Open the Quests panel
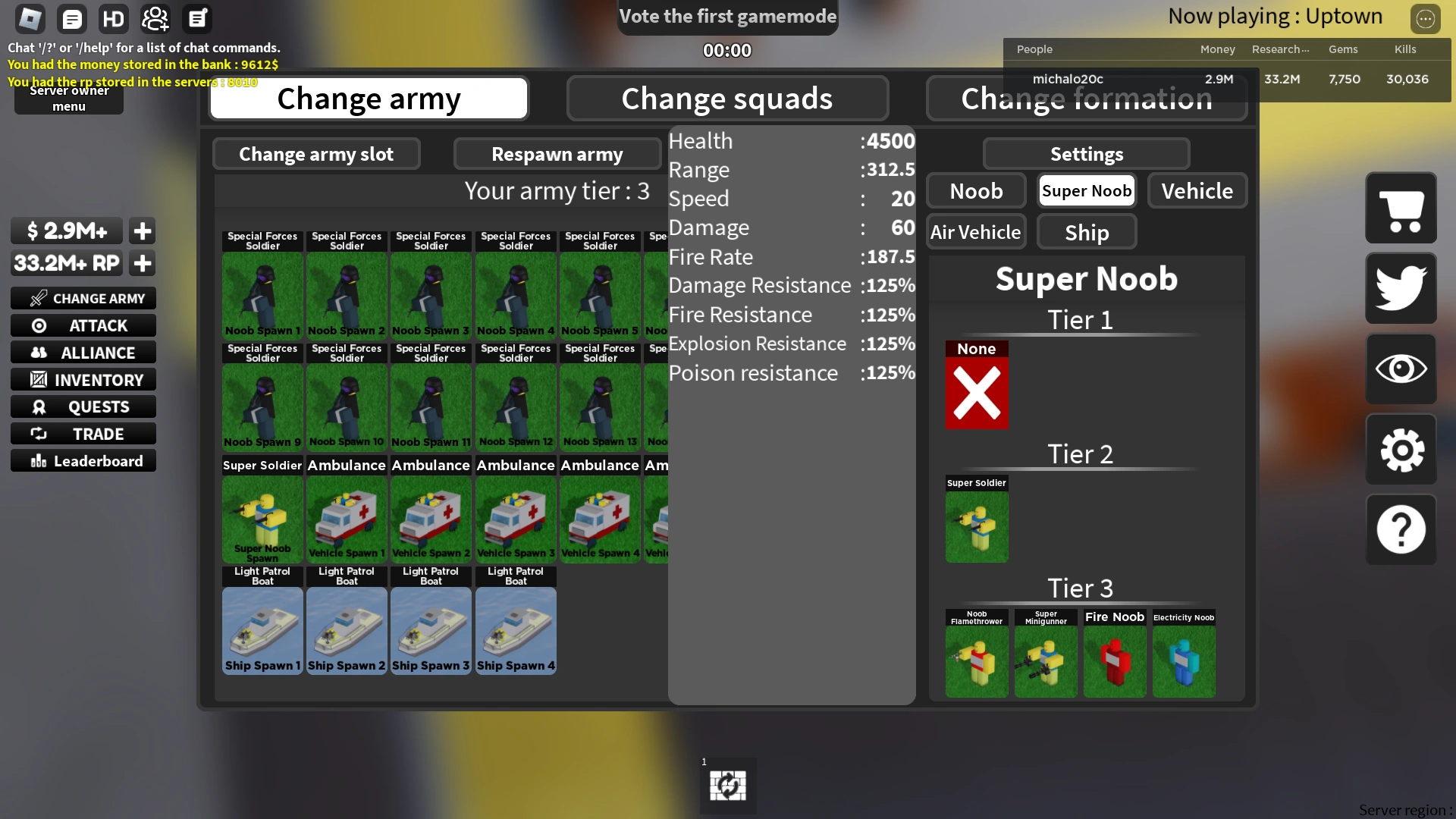Screen dimensions: 1456x819 (x=83, y=406)
